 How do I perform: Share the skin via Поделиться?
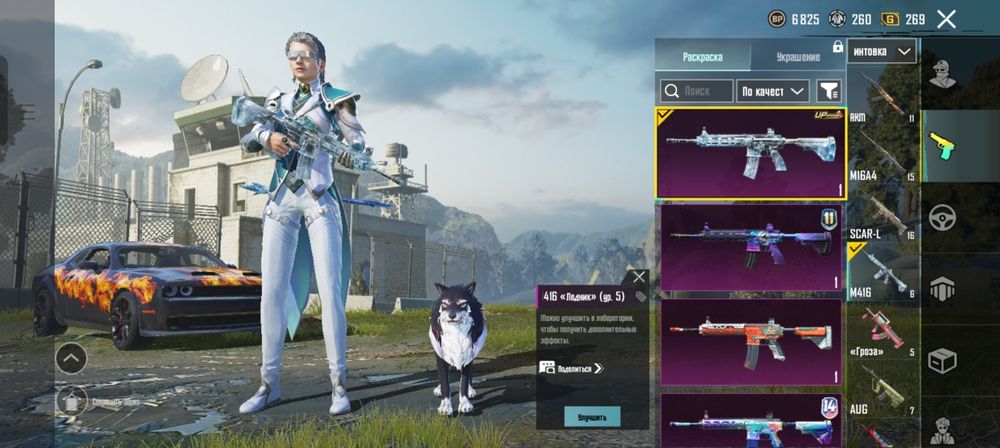572,368
